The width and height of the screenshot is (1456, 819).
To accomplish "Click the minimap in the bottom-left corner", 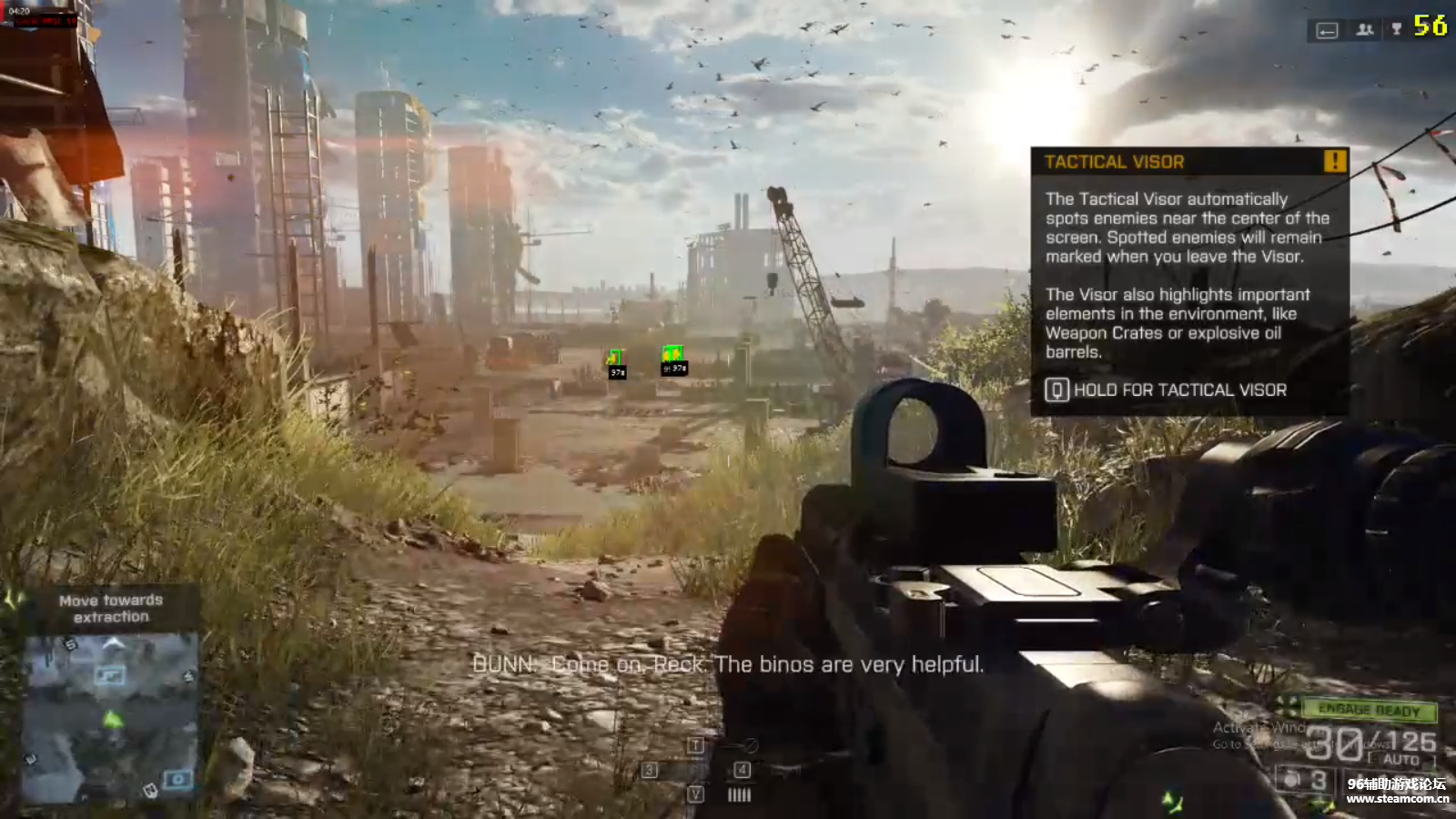I will click(x=110, y=719).
